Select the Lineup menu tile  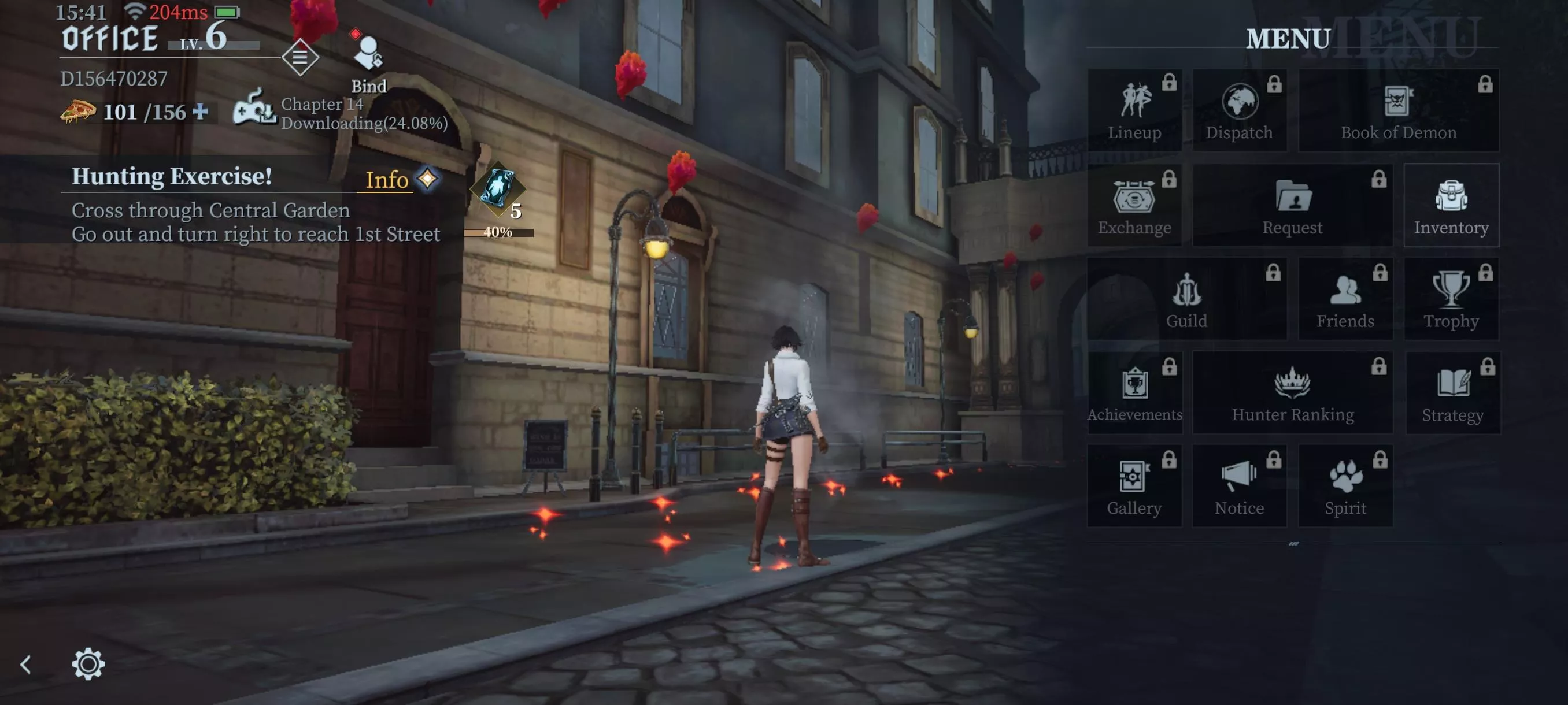tap(1134, 110)
